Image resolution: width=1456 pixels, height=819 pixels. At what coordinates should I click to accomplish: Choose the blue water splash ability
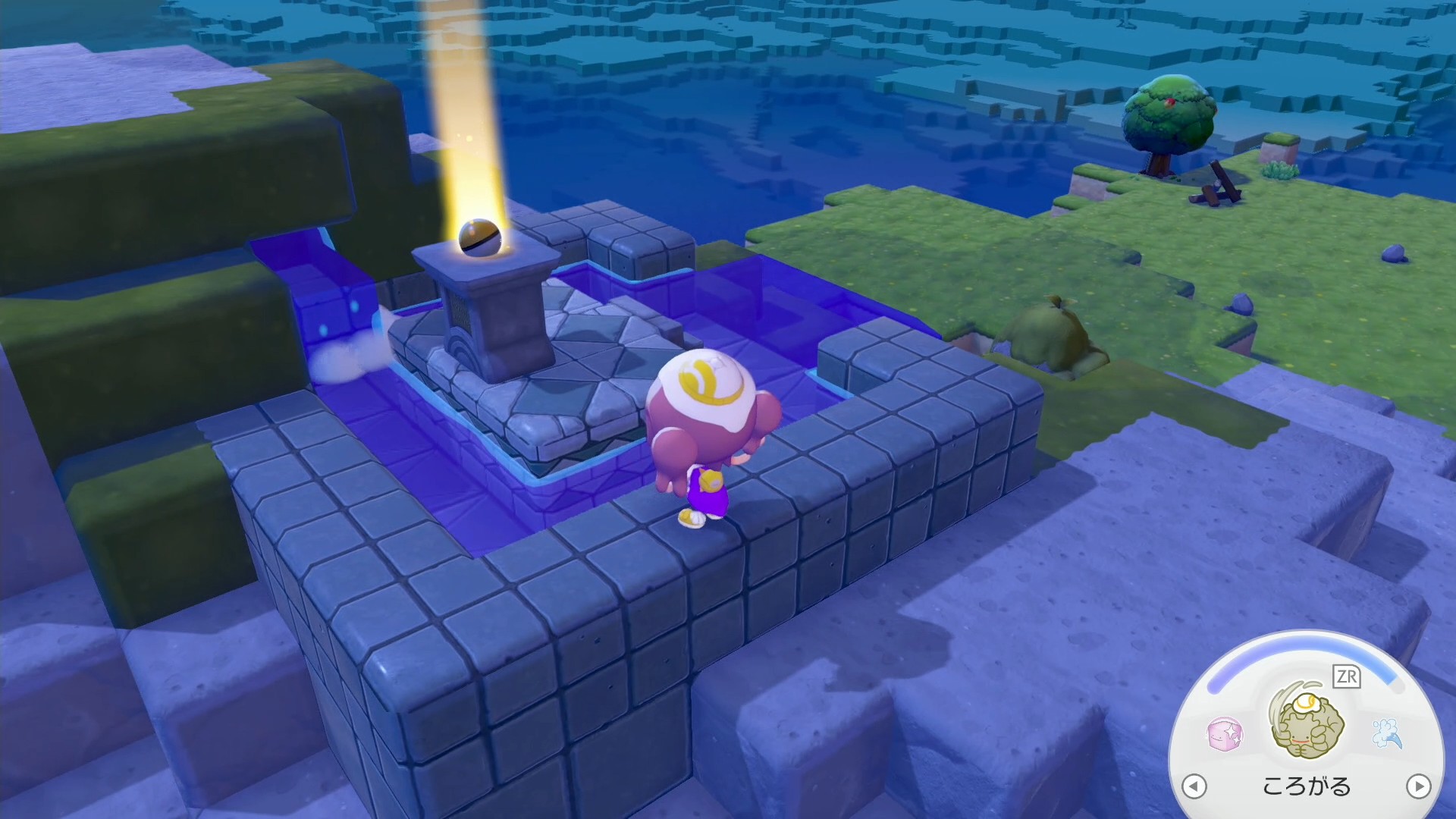[x=1386, y=733]
